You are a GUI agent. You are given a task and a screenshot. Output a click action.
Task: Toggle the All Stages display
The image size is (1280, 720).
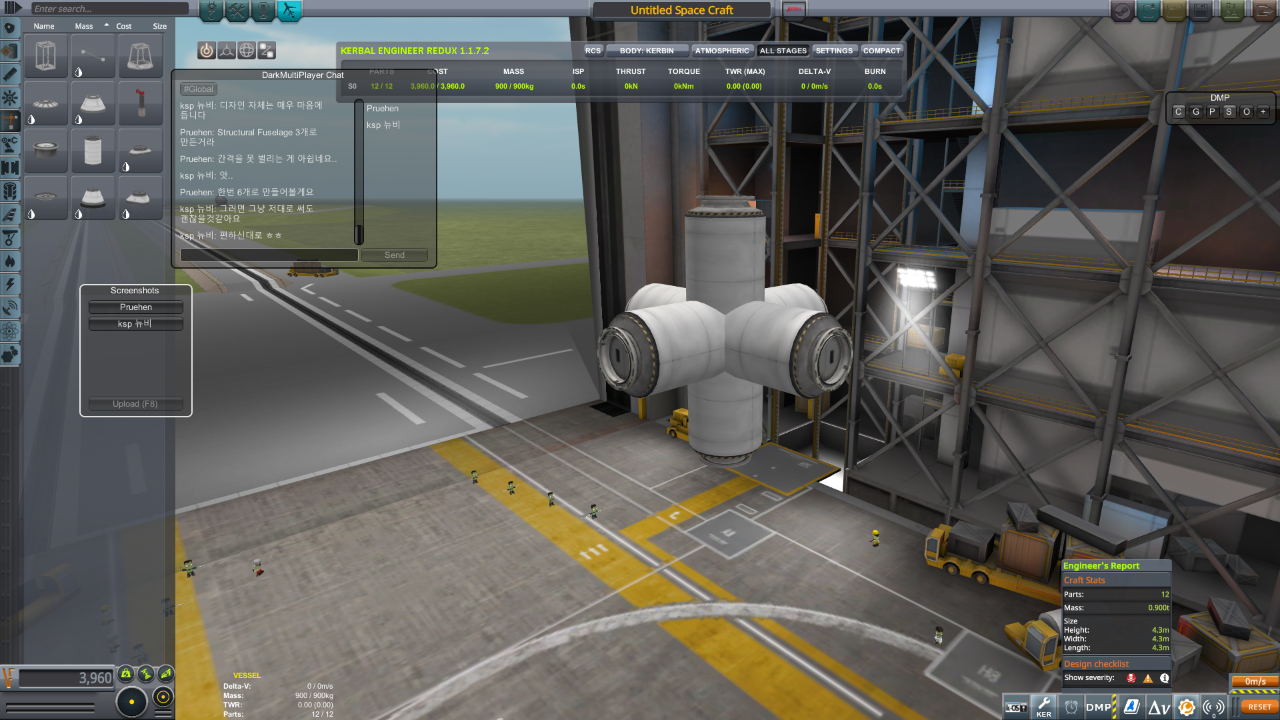point(783,50)
